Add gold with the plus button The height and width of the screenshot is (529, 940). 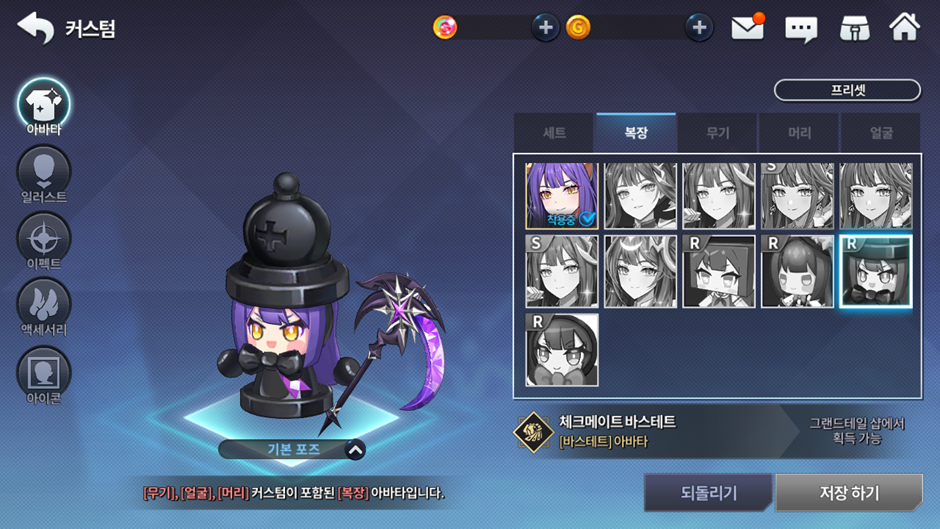[699, 28]
